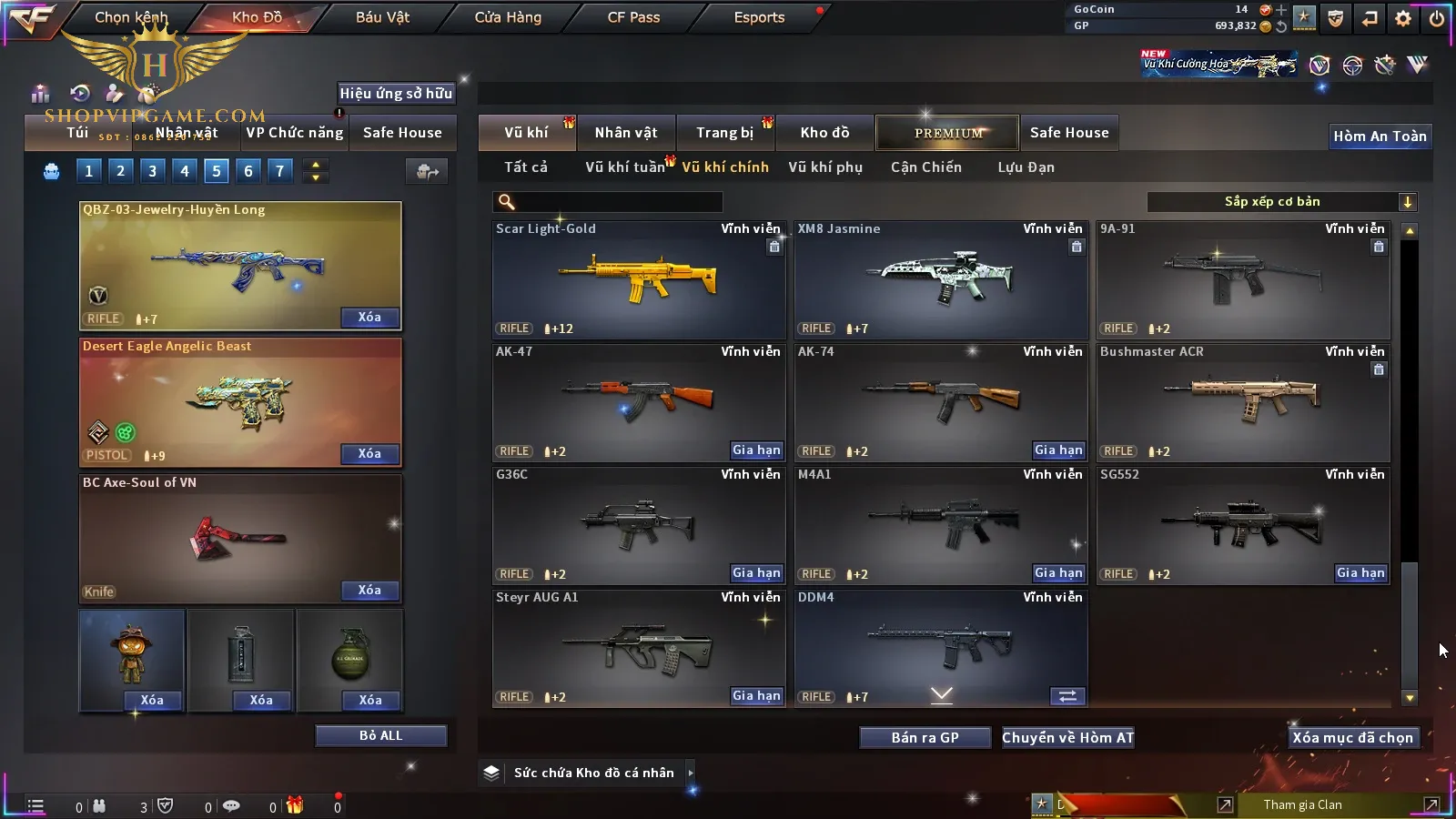Choose the XM8 Jasmine rifle
Screen dimensions: 1456x819
[x=940, y=279]
